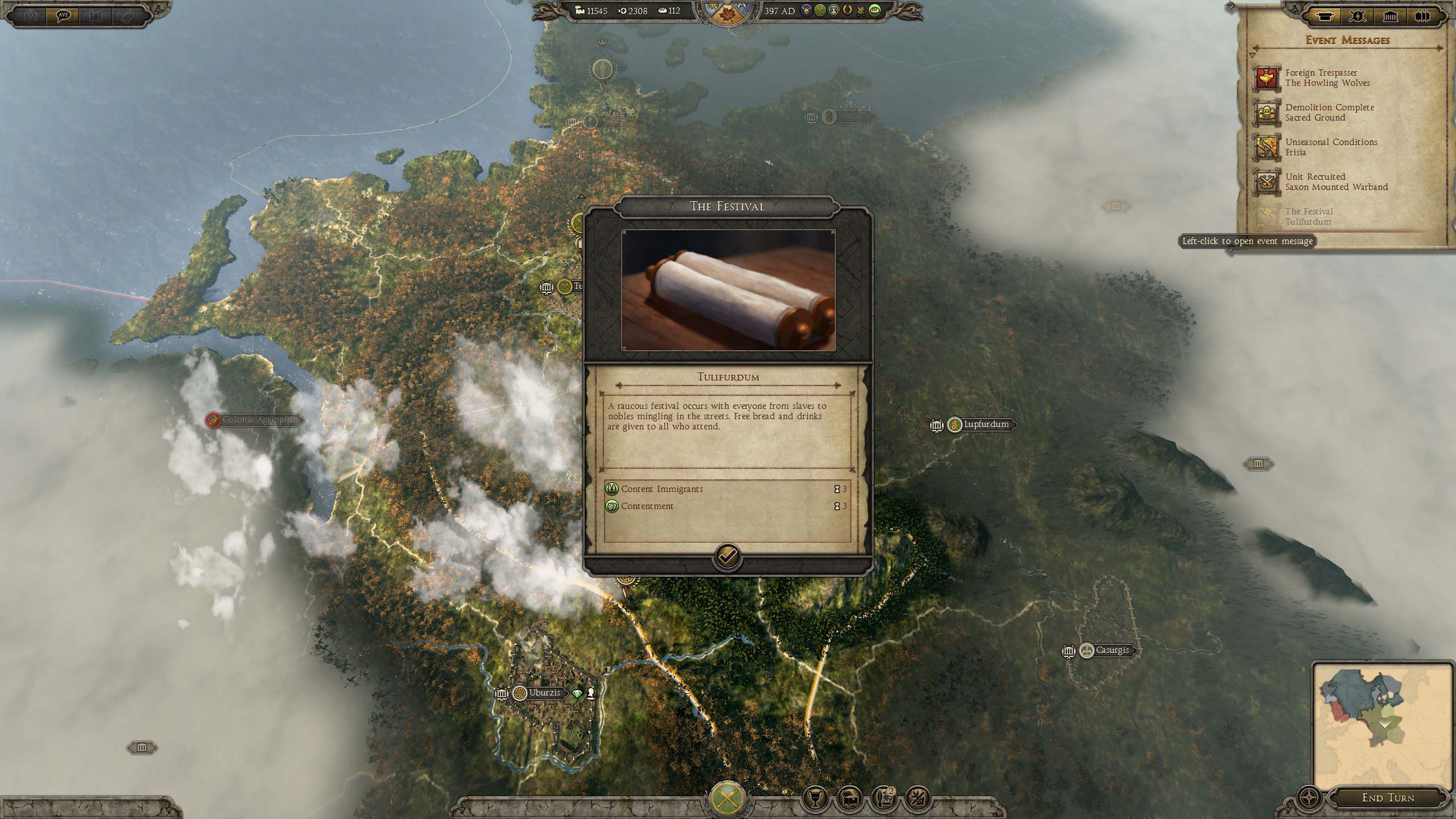The height and width of the screenshot is (819, 1456).
Task: Select the Festival Tulifurdum event entry
Action: (x=1309, y=217)
